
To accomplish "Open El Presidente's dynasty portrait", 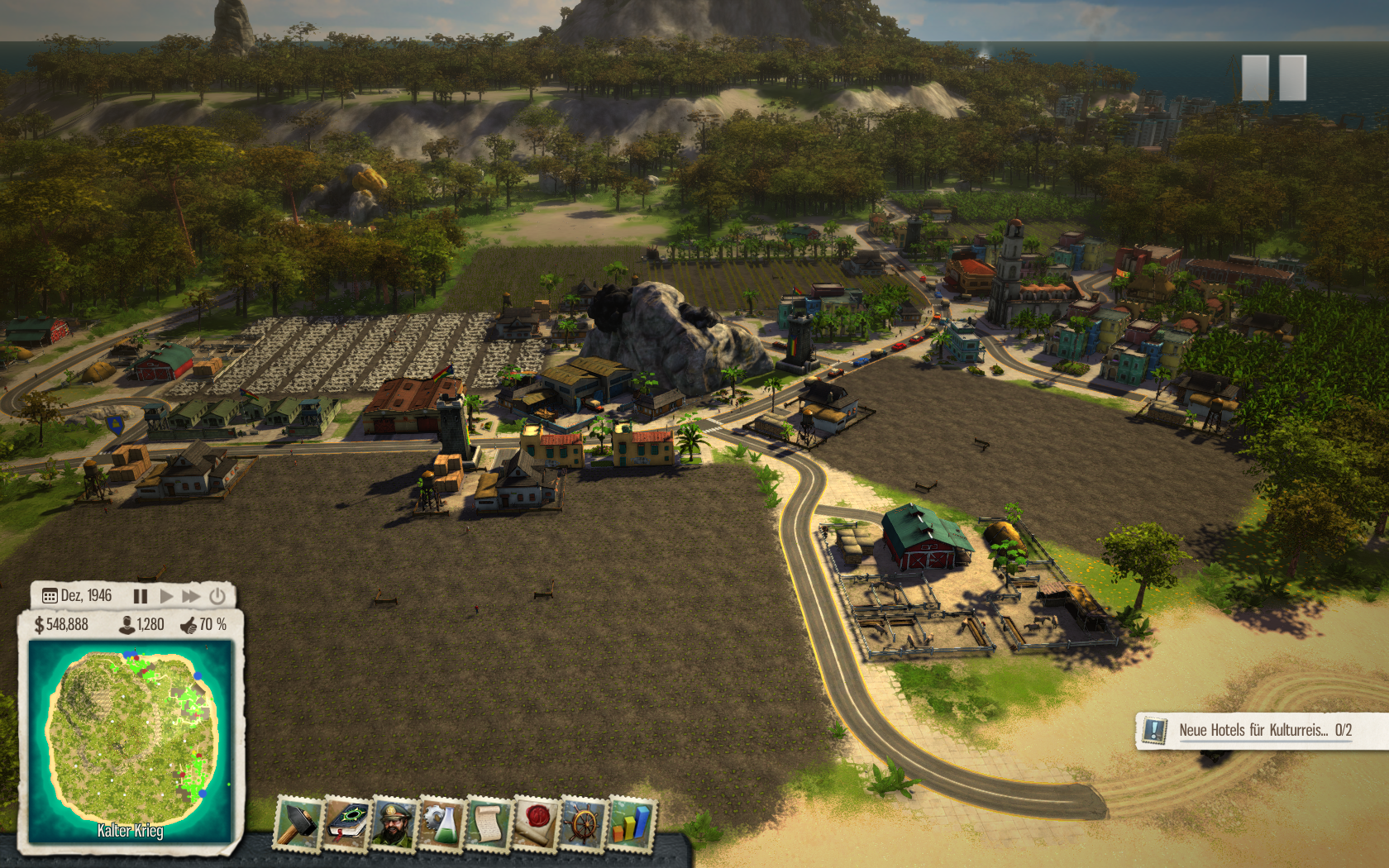I will point(394,823).
